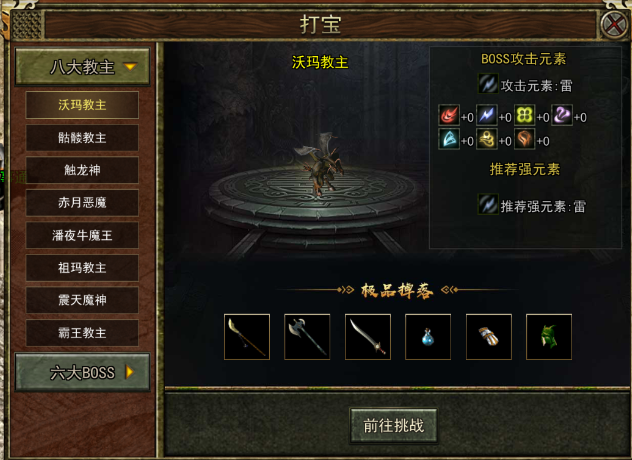Screen dimensions: 632x460
Task: Inspect the golden halberd reward item
Action: click(247, 337)
